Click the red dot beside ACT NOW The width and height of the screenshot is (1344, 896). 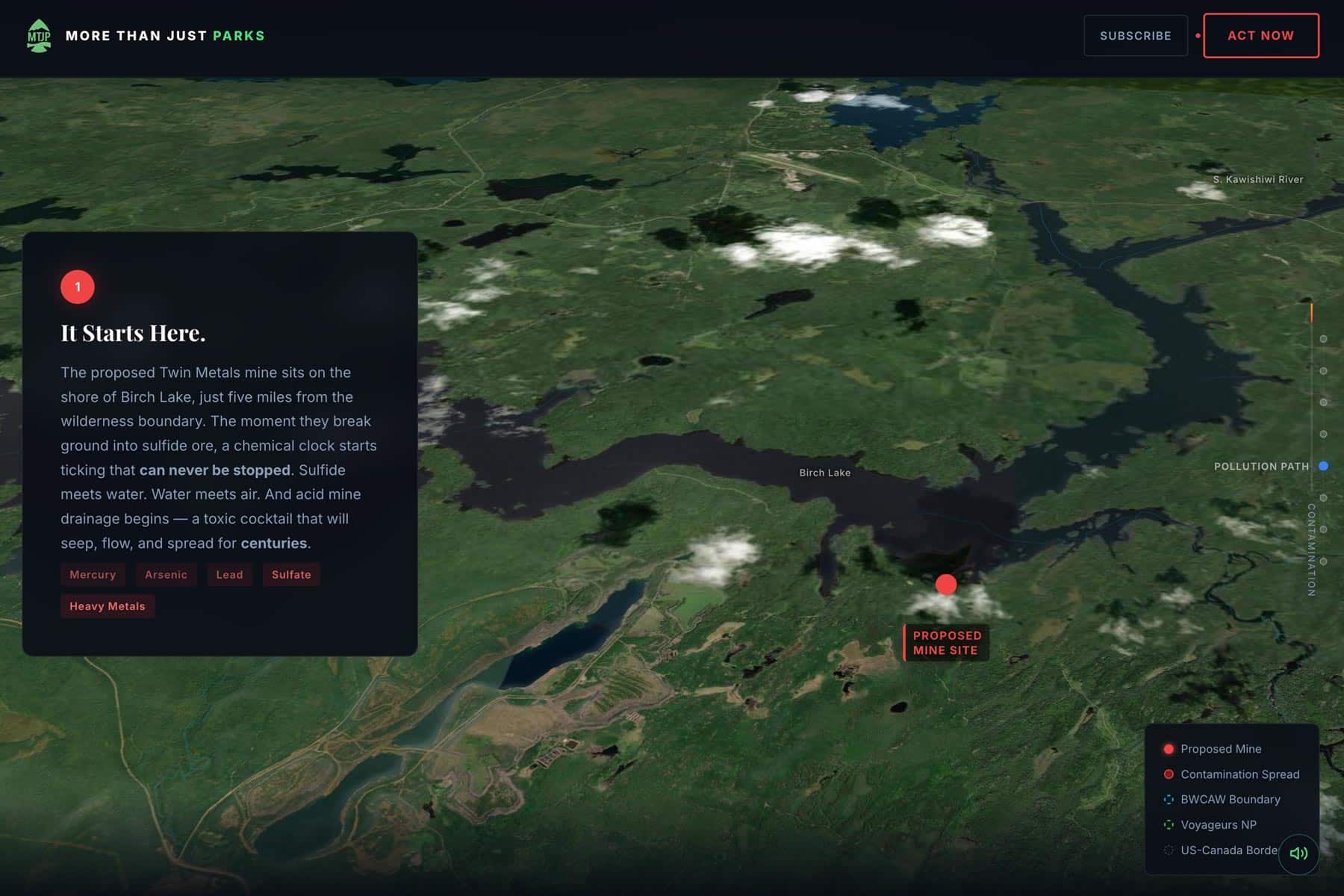click(1198, 35)
